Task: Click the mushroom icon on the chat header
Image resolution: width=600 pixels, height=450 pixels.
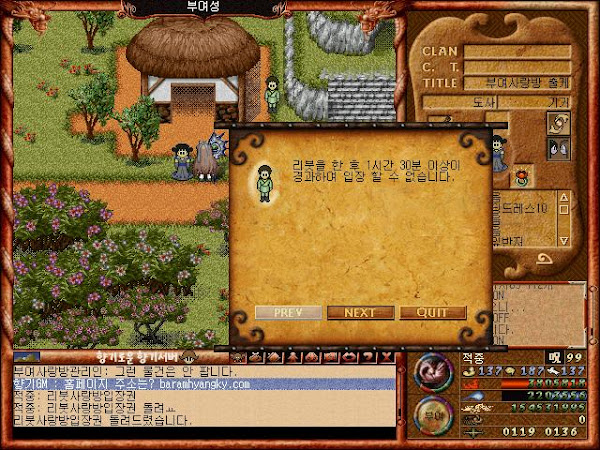Action: (x=189, y=357)
